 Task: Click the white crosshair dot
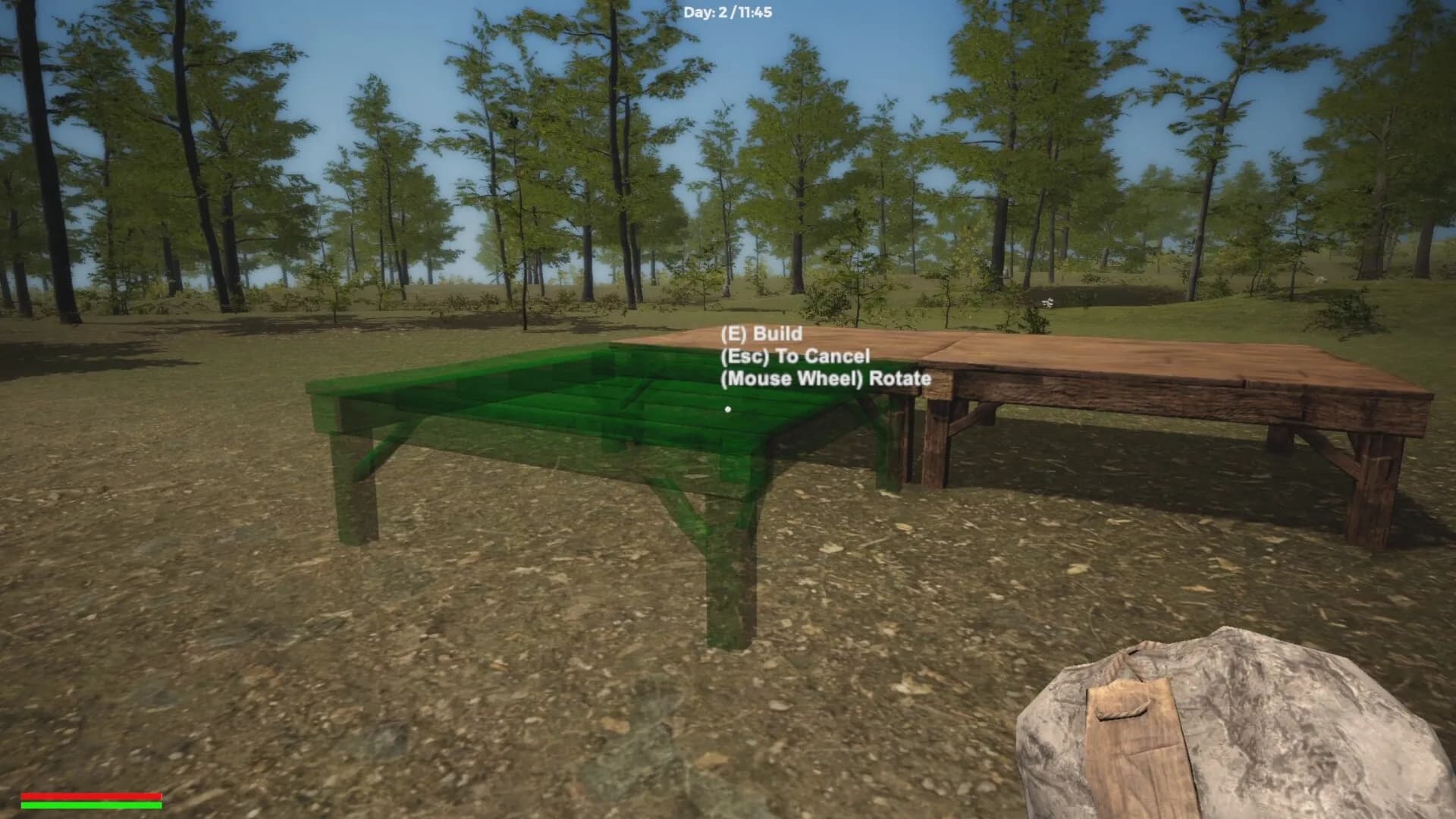[x=728, y=408]
